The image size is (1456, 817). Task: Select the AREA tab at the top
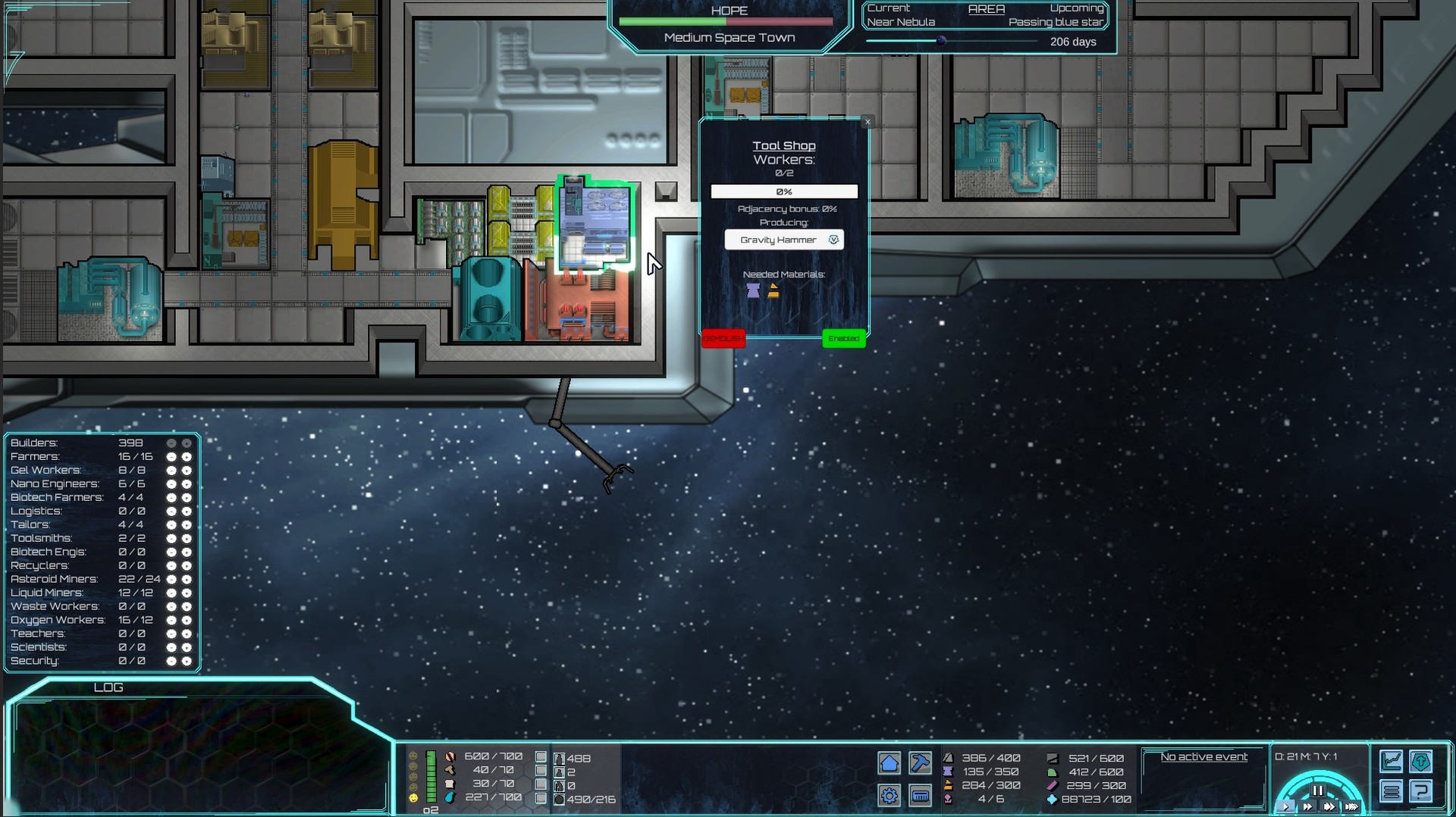pos(986,9)
